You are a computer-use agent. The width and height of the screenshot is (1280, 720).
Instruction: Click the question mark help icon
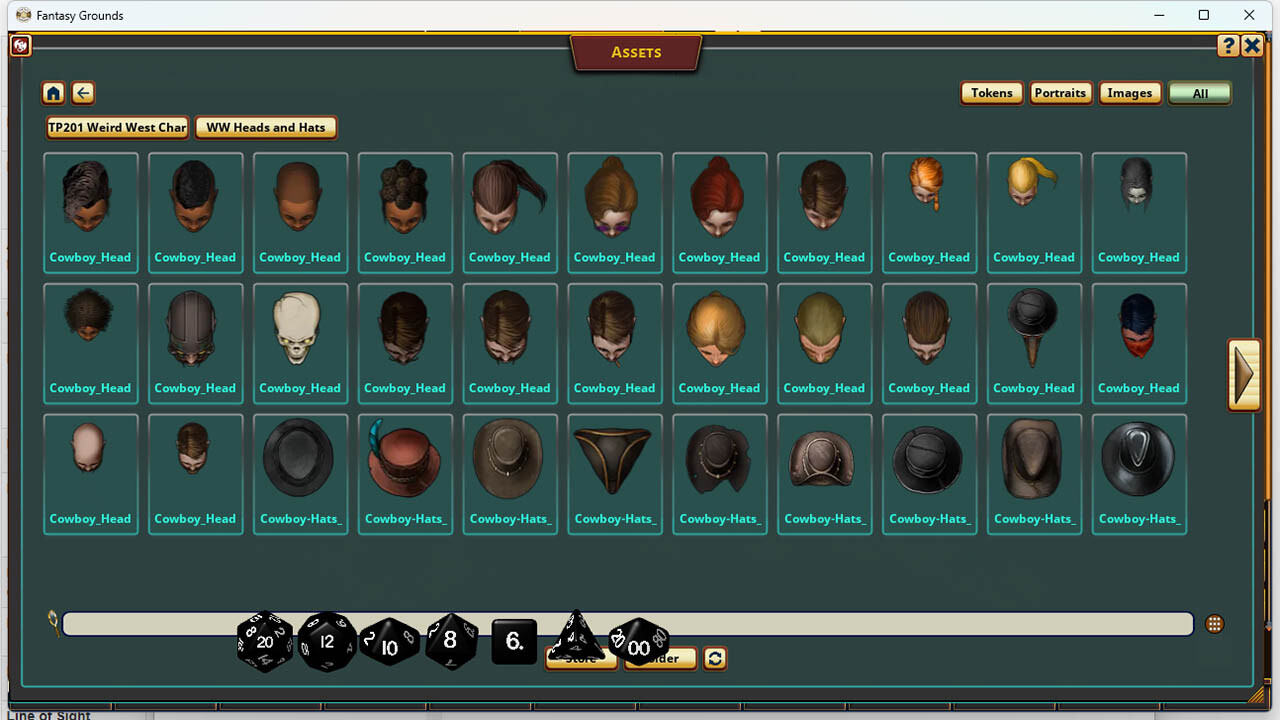tap(1228, 45)
